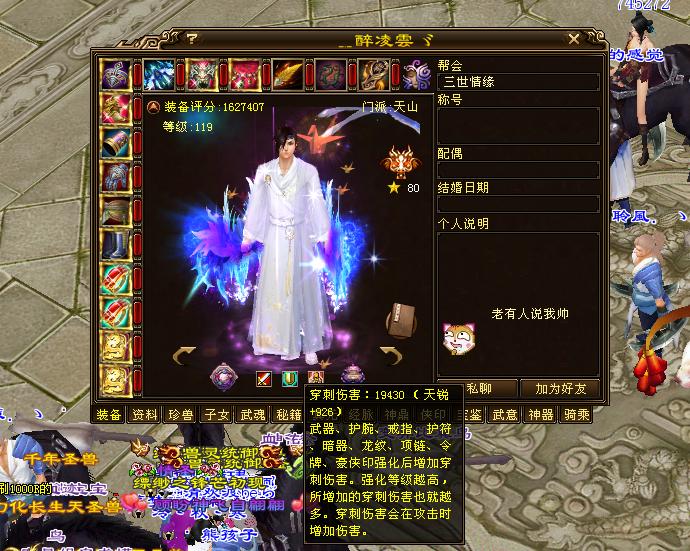Switch to the 子女 children tab

coord(217,414)
